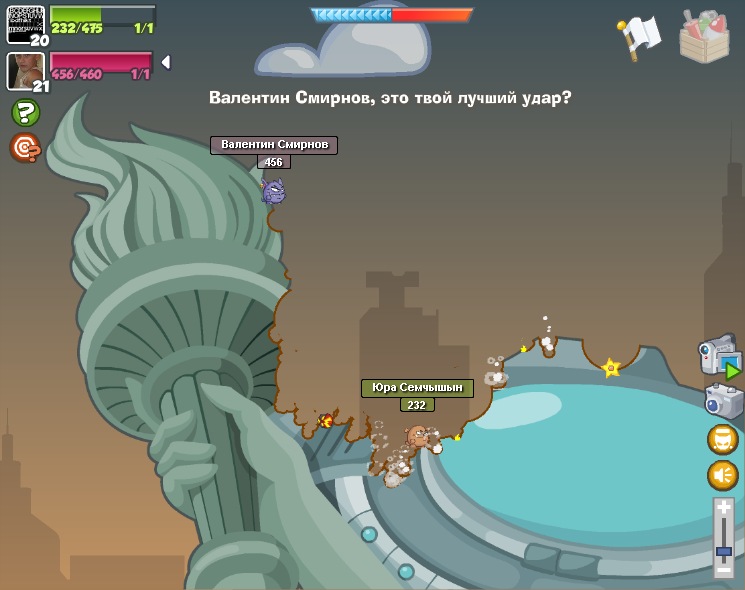
Task: Zoom out with the minus button
Action: (723, 570)
